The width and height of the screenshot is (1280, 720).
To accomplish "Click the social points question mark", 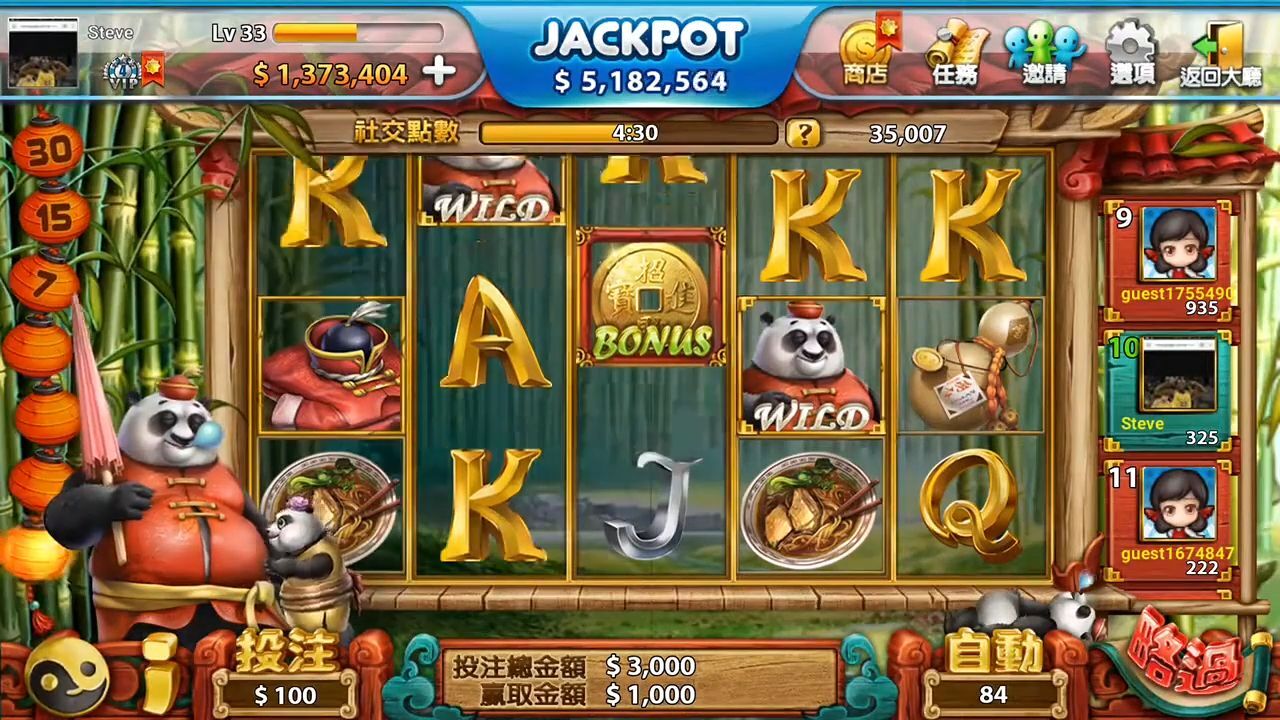I will [x=802, y=133].
